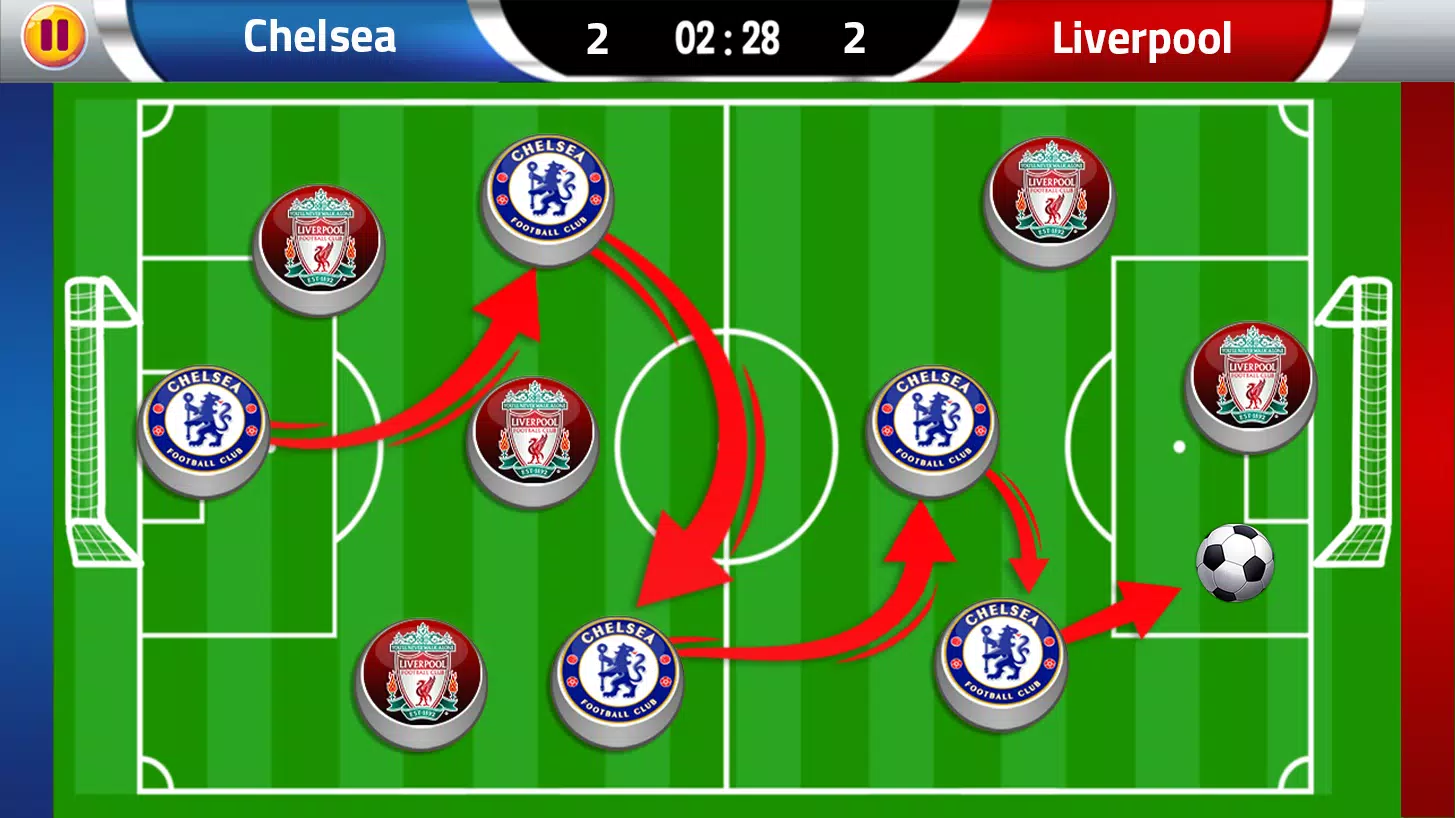Click Chelsea's score of 2
Viewport: 1455px width, 818px height.
597,38
